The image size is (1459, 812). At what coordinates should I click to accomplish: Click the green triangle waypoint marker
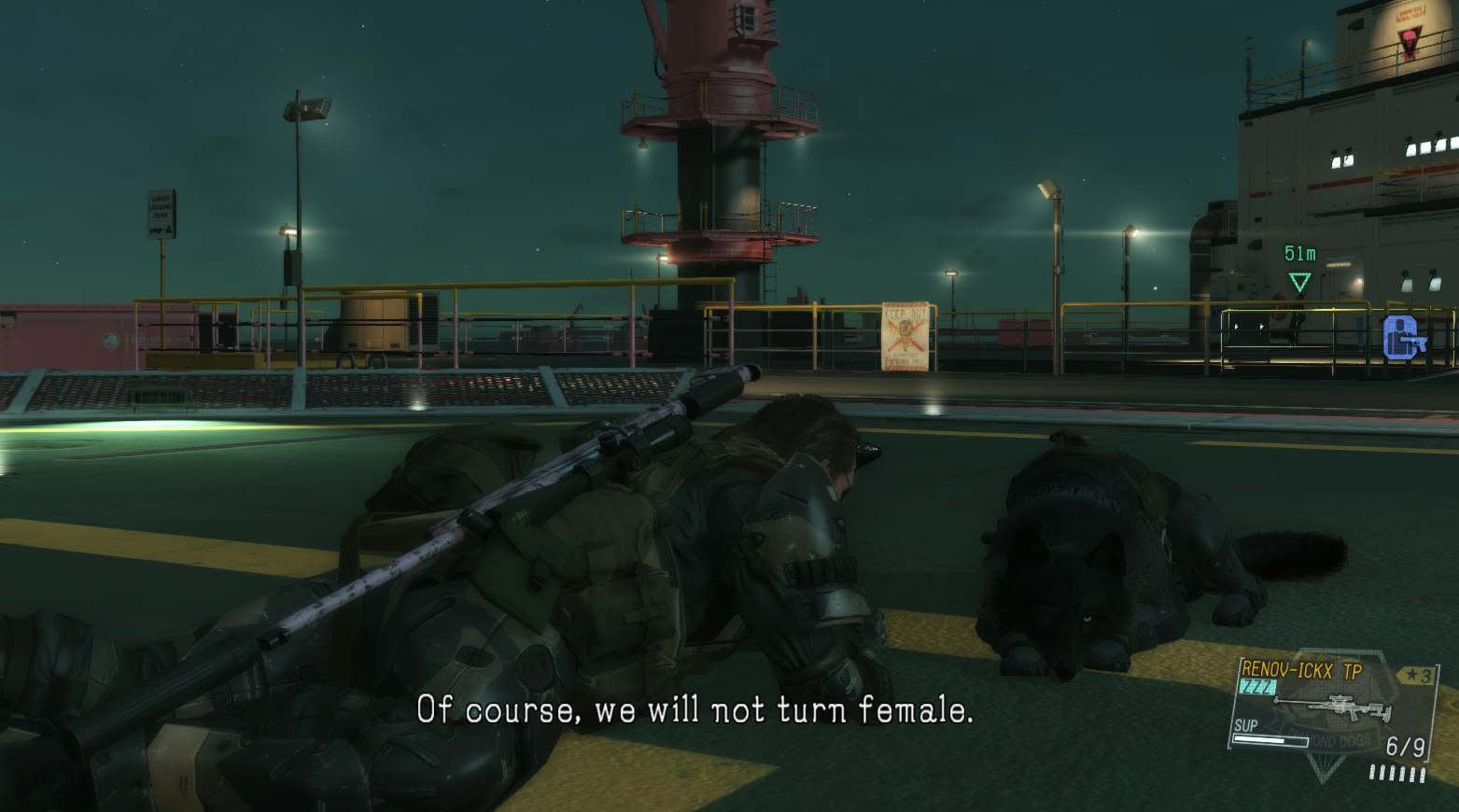[1299, 281]
